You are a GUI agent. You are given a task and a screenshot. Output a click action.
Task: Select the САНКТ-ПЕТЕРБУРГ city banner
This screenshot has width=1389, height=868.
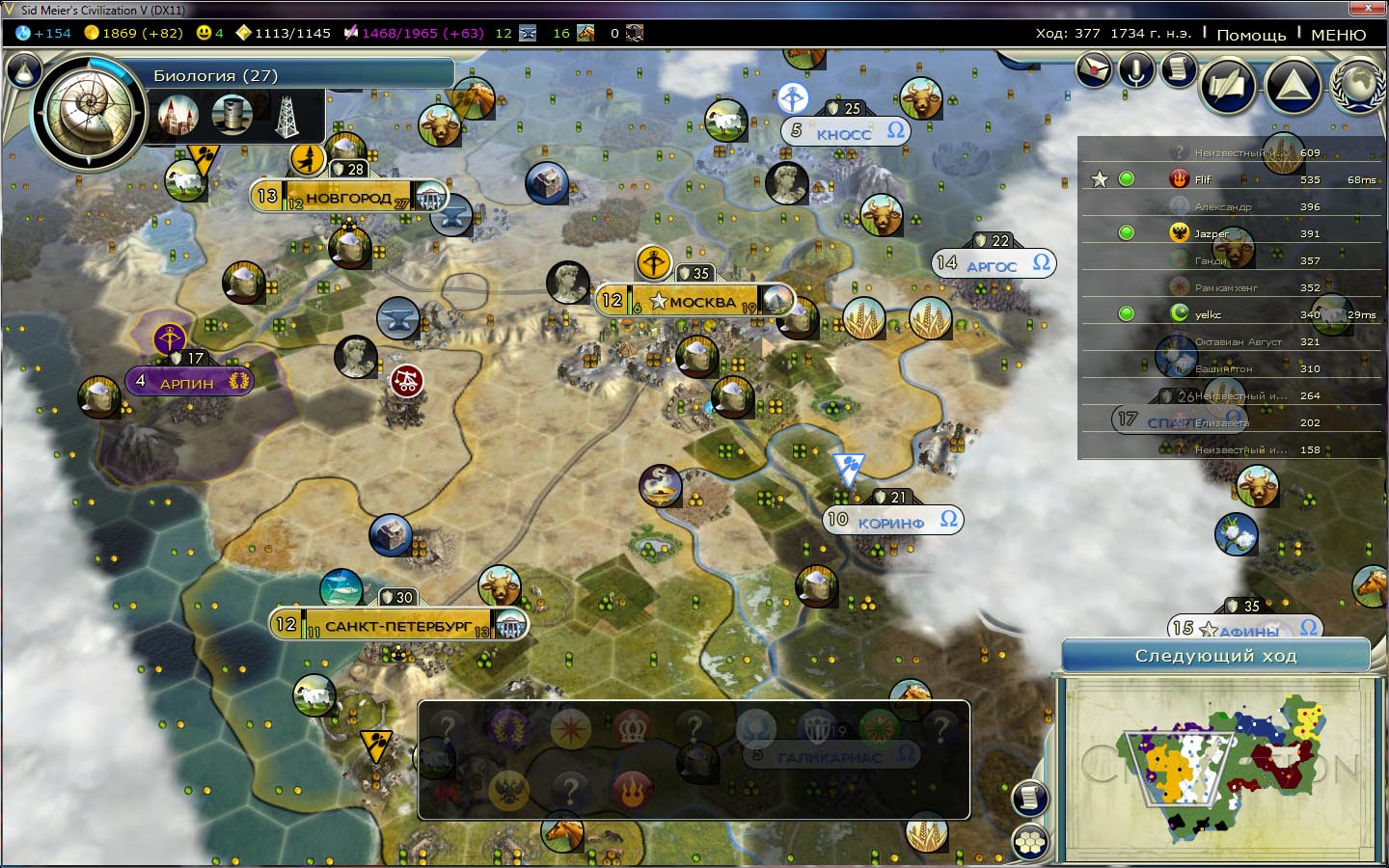397,625
